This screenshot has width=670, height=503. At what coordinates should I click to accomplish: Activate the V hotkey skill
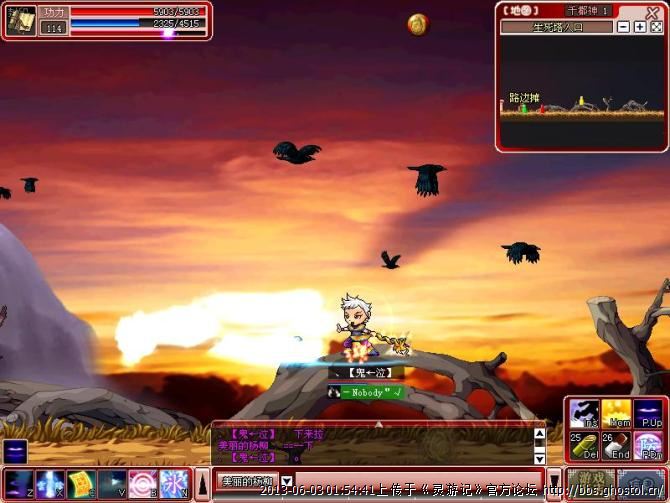112,484
